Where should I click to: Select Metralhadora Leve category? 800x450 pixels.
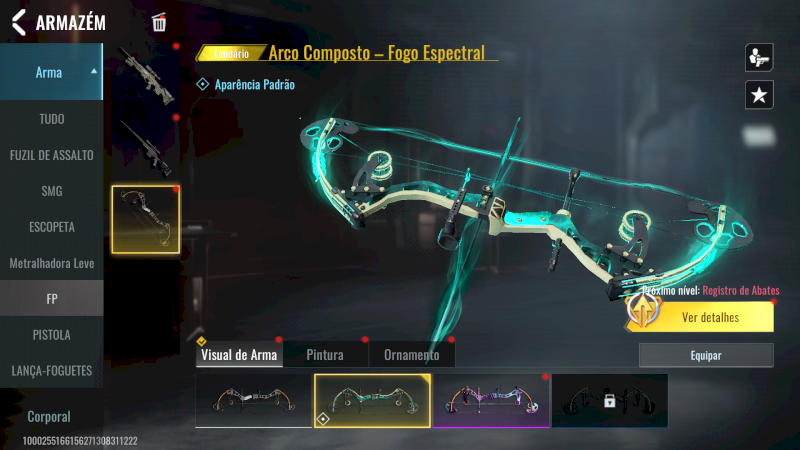[x=51, y=263]
